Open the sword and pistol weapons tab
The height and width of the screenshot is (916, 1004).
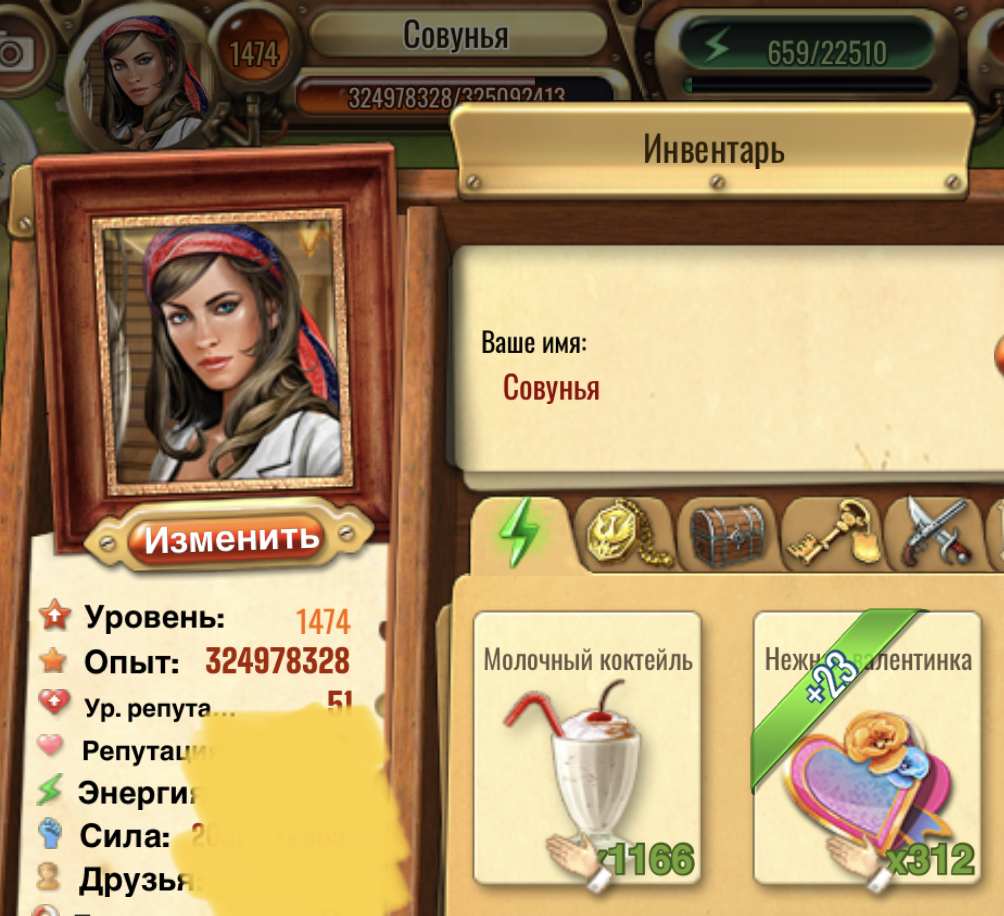click(936, 531)
